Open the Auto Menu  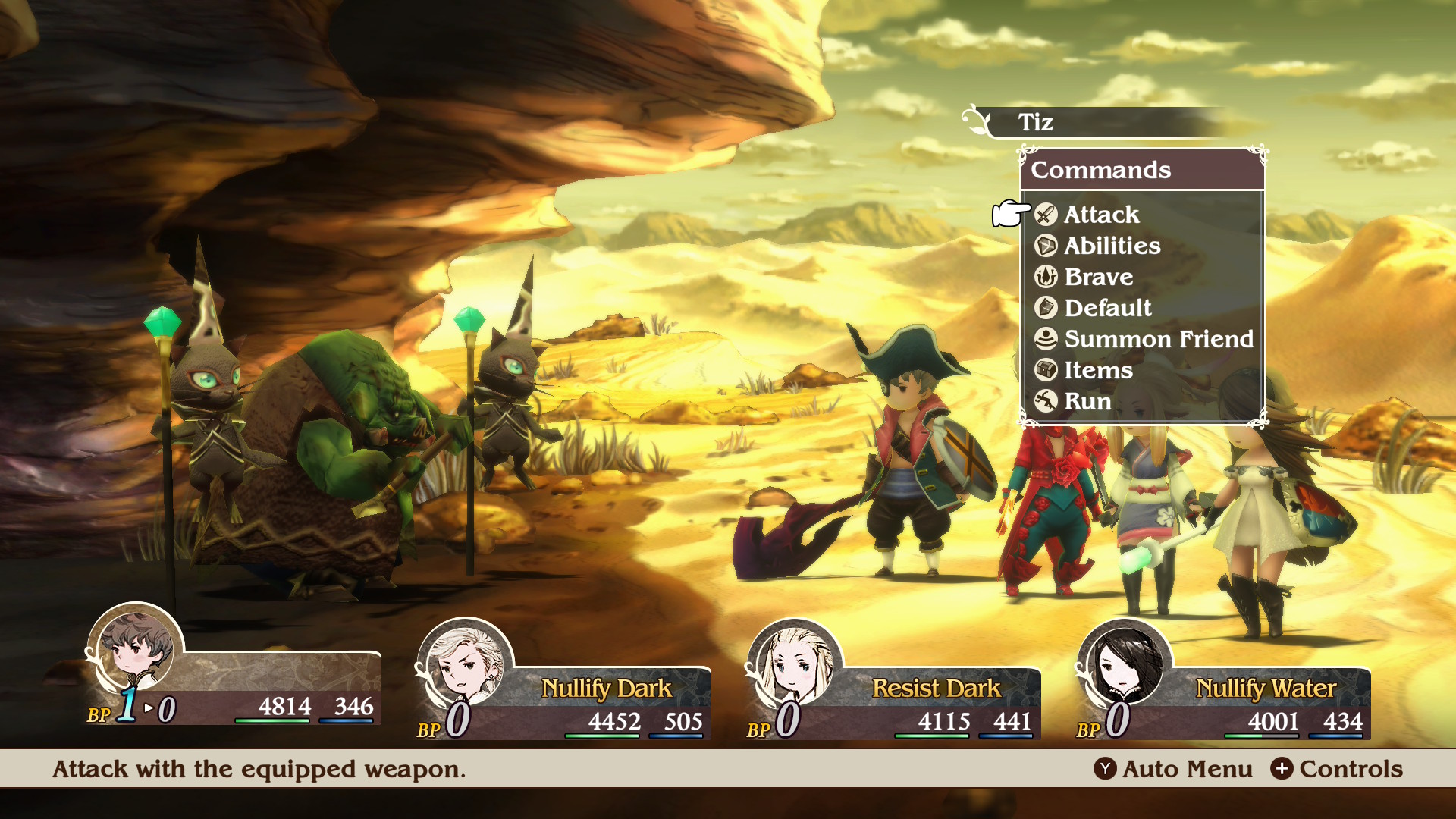(x=1173, y=769)
